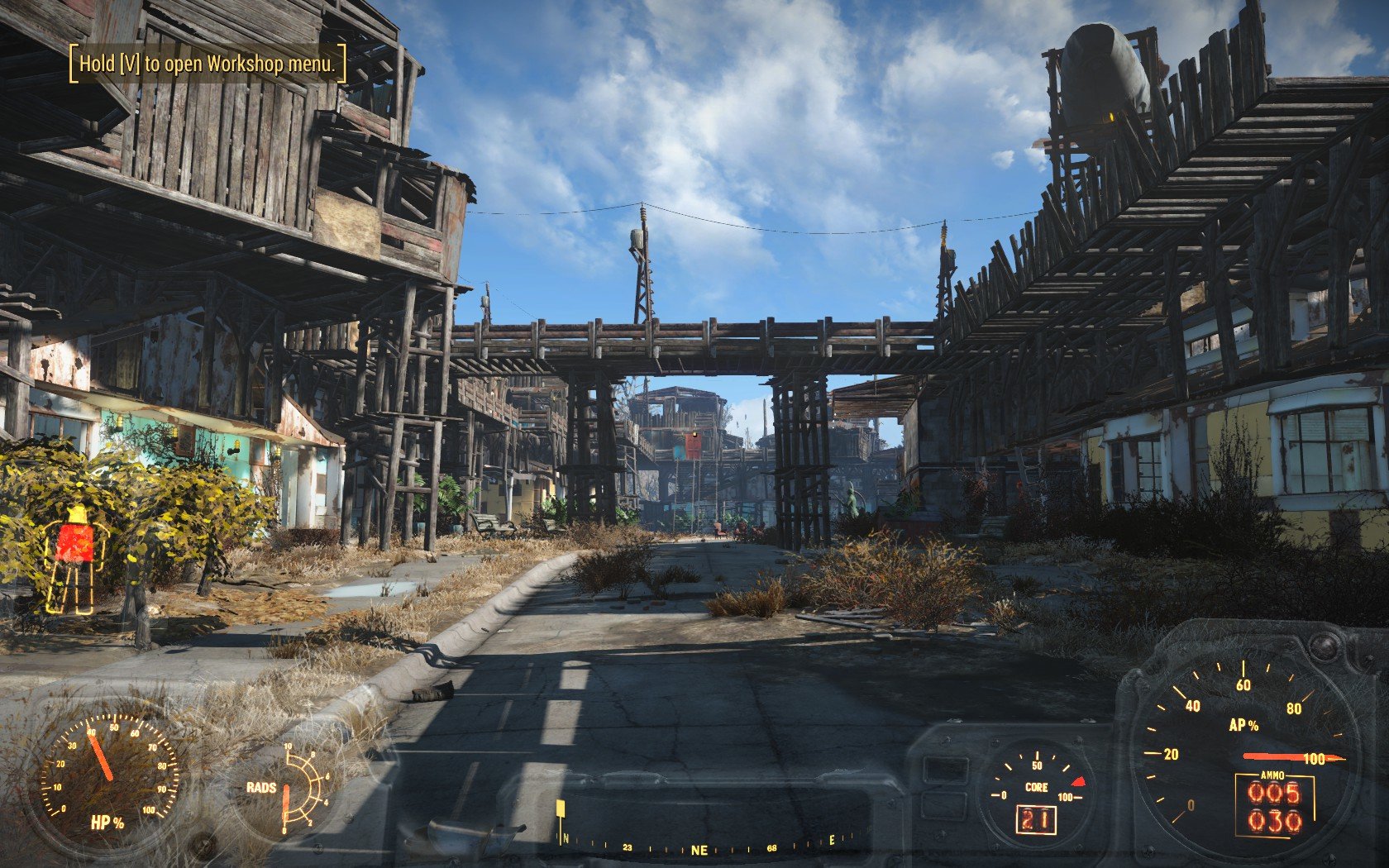The height and width of the screenshot is (868, 1389).
Task: Click the yellow quest marker on the compass
Action: pyautogui.click(x=561, y=809)
